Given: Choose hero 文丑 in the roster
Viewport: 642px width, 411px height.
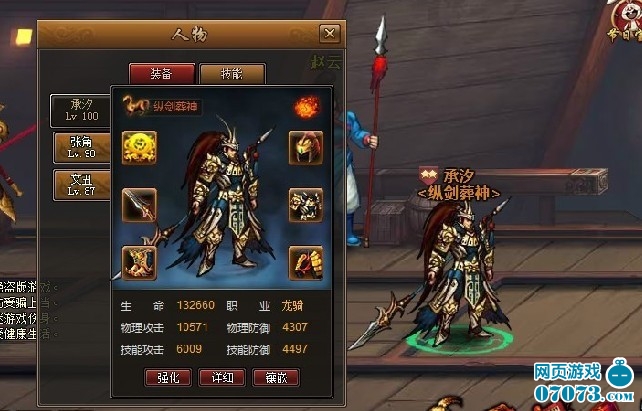Looking at the screenshot, I should click(80, 184).
